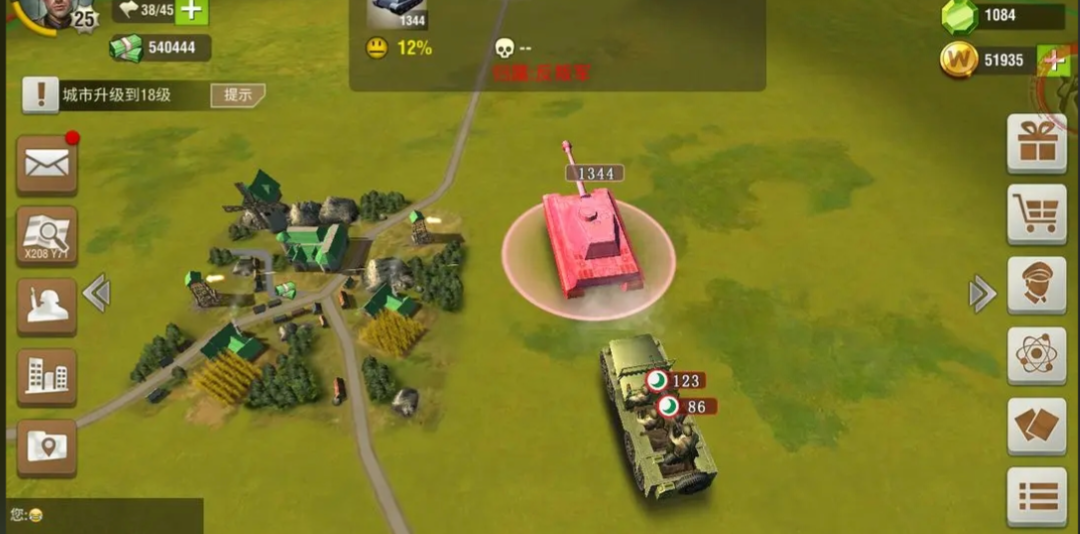Collapse the right side menu arrow
Screen dimensions: 1080x534
pos(982,294)
